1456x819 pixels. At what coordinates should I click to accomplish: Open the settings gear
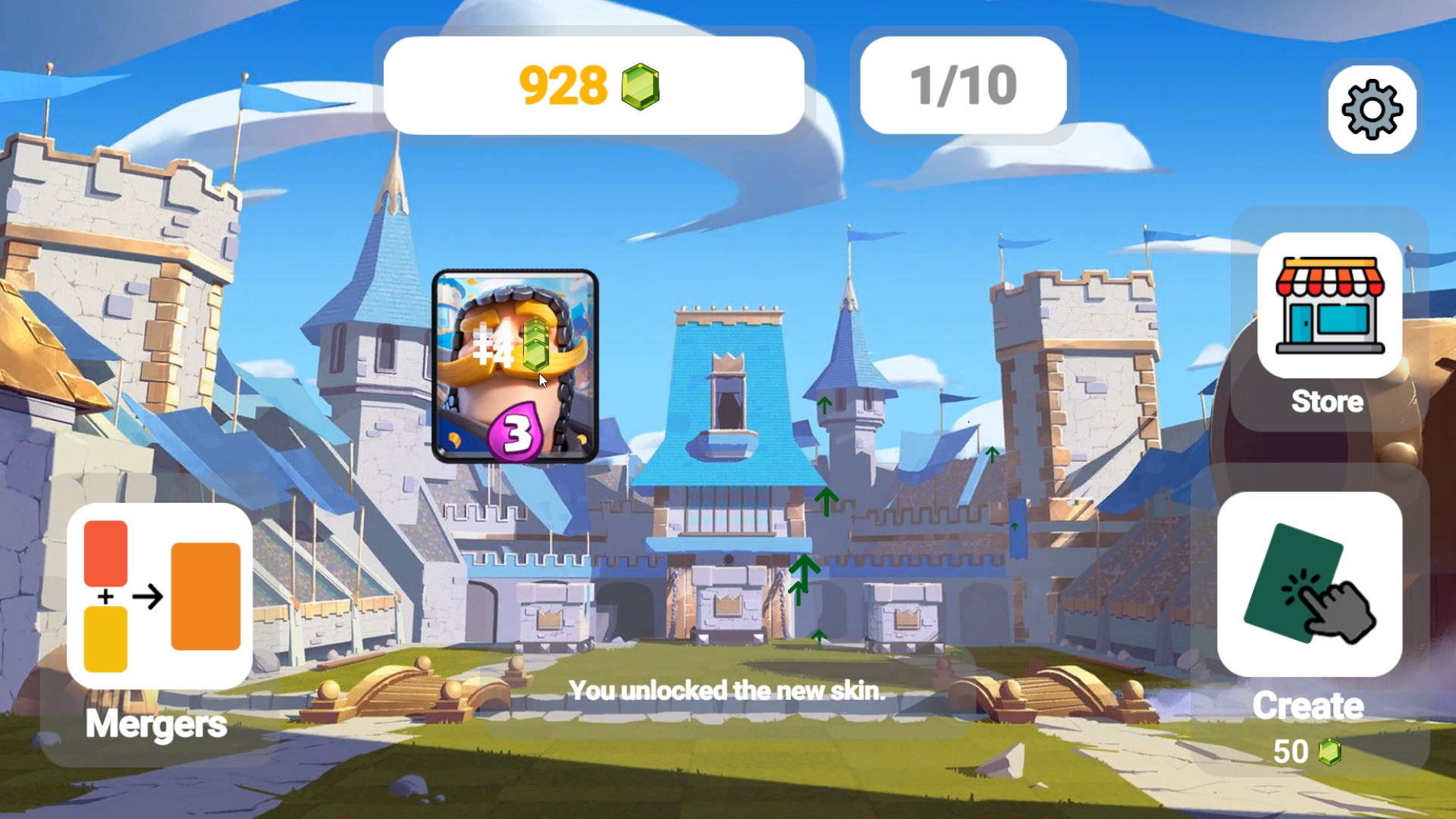tap(1370, 110)
